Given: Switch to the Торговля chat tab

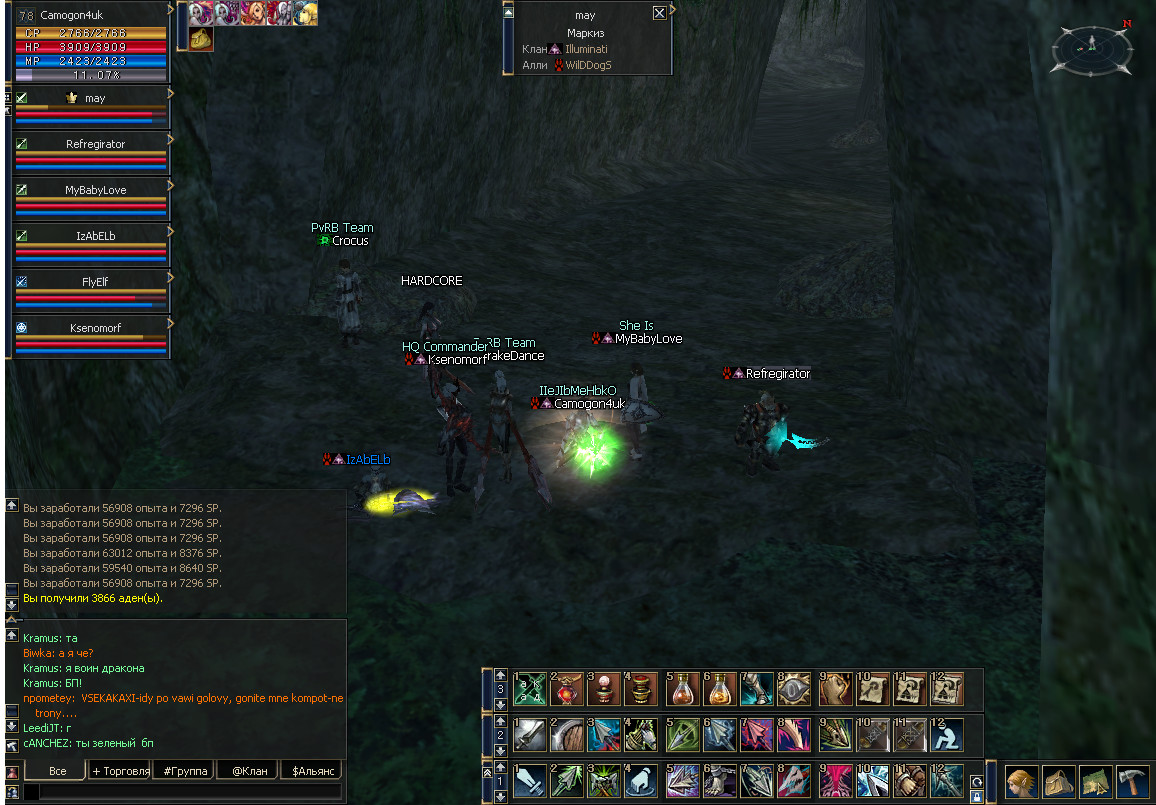Looking at the screenshot, I should coord(120,771).
